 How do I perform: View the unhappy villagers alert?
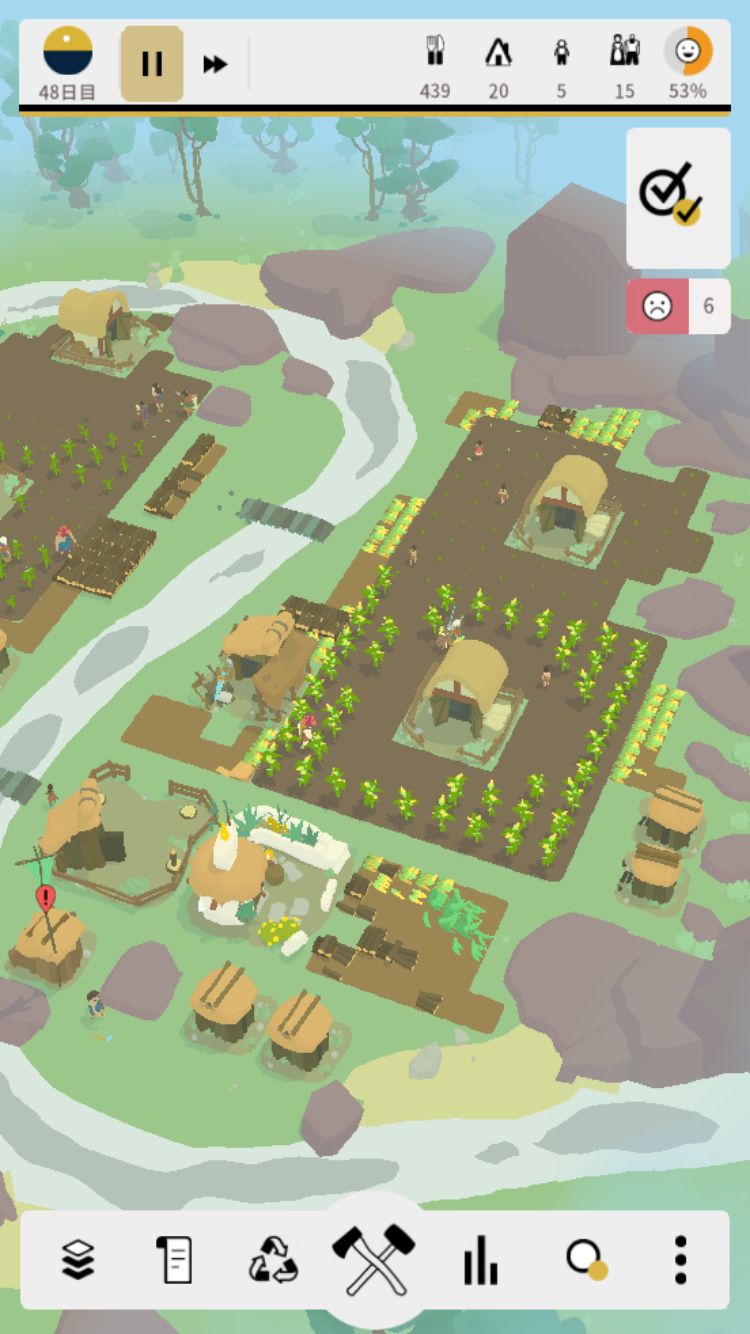coord(678,306)
